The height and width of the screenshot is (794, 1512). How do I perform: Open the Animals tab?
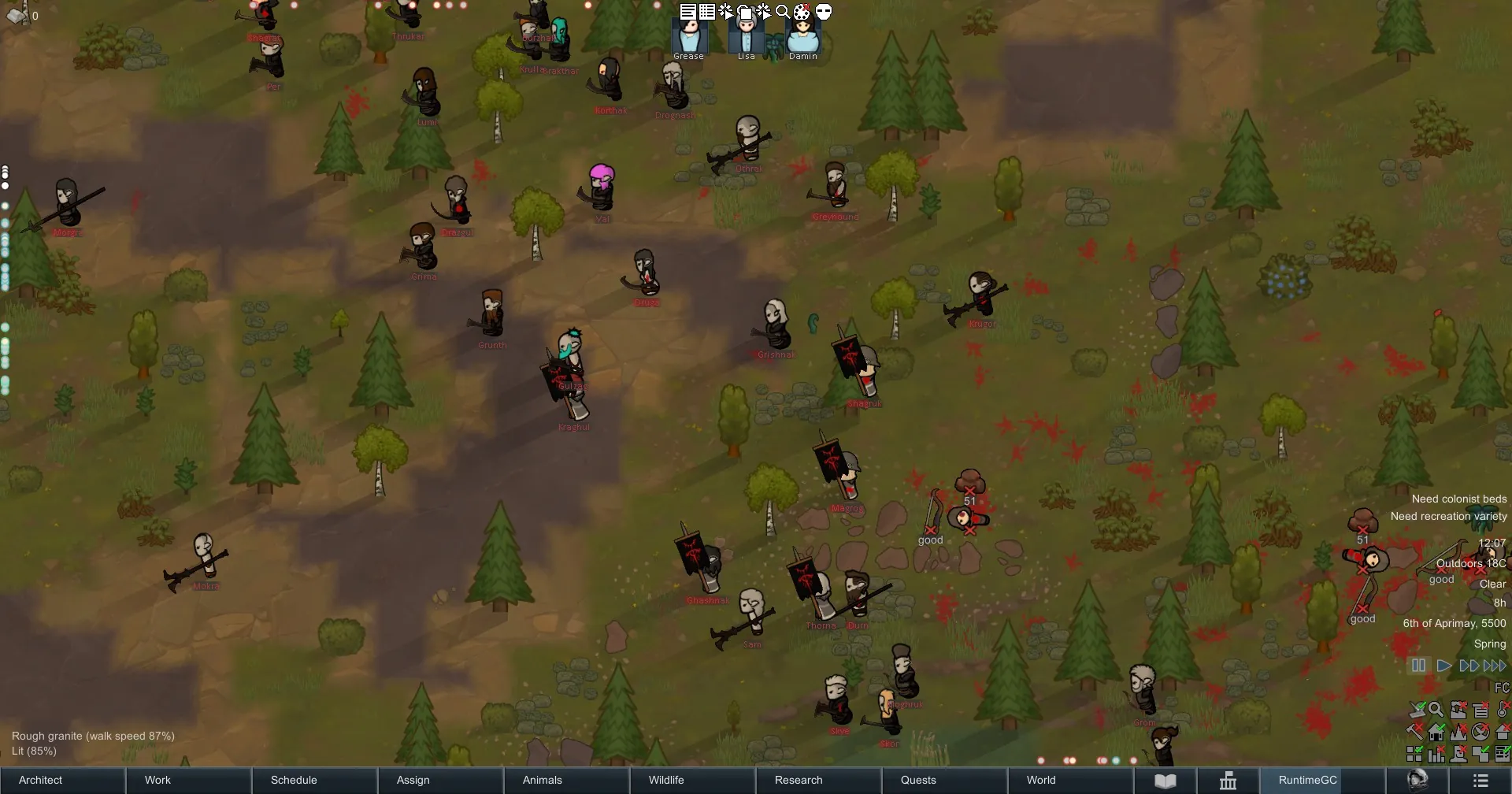[x=543, y=780]
